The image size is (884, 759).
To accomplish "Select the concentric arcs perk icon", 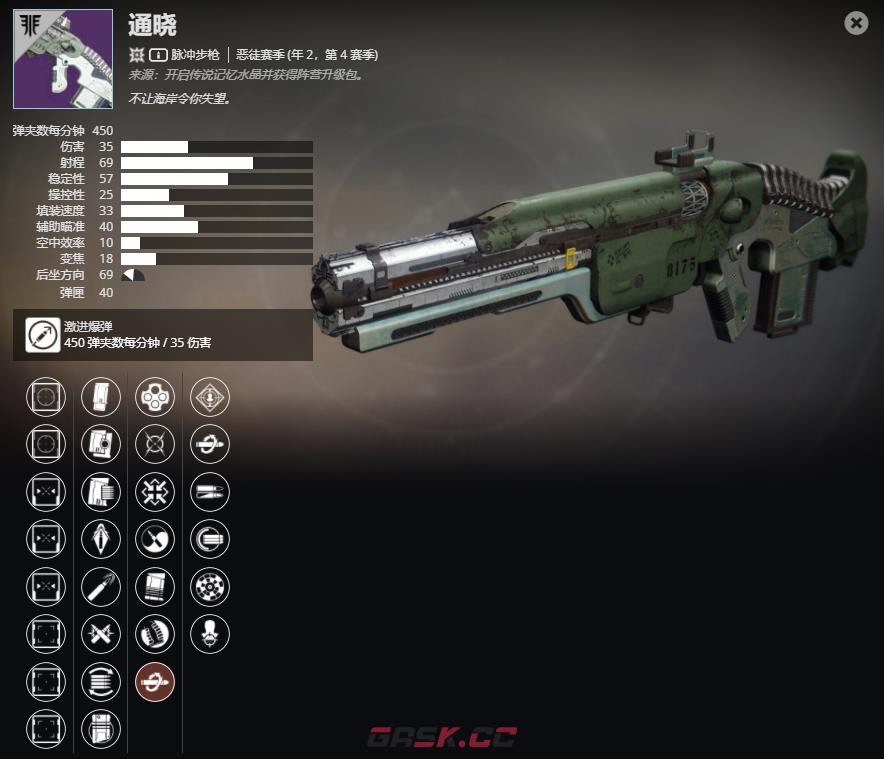I will (209, 539).
